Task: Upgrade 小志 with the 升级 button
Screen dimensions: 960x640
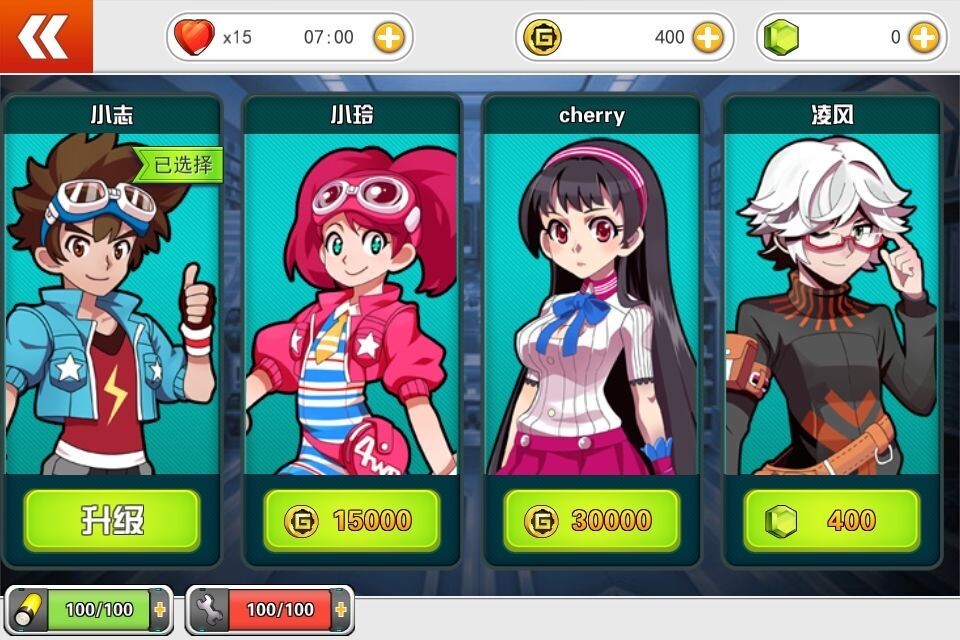Action: tap(112, 520)
